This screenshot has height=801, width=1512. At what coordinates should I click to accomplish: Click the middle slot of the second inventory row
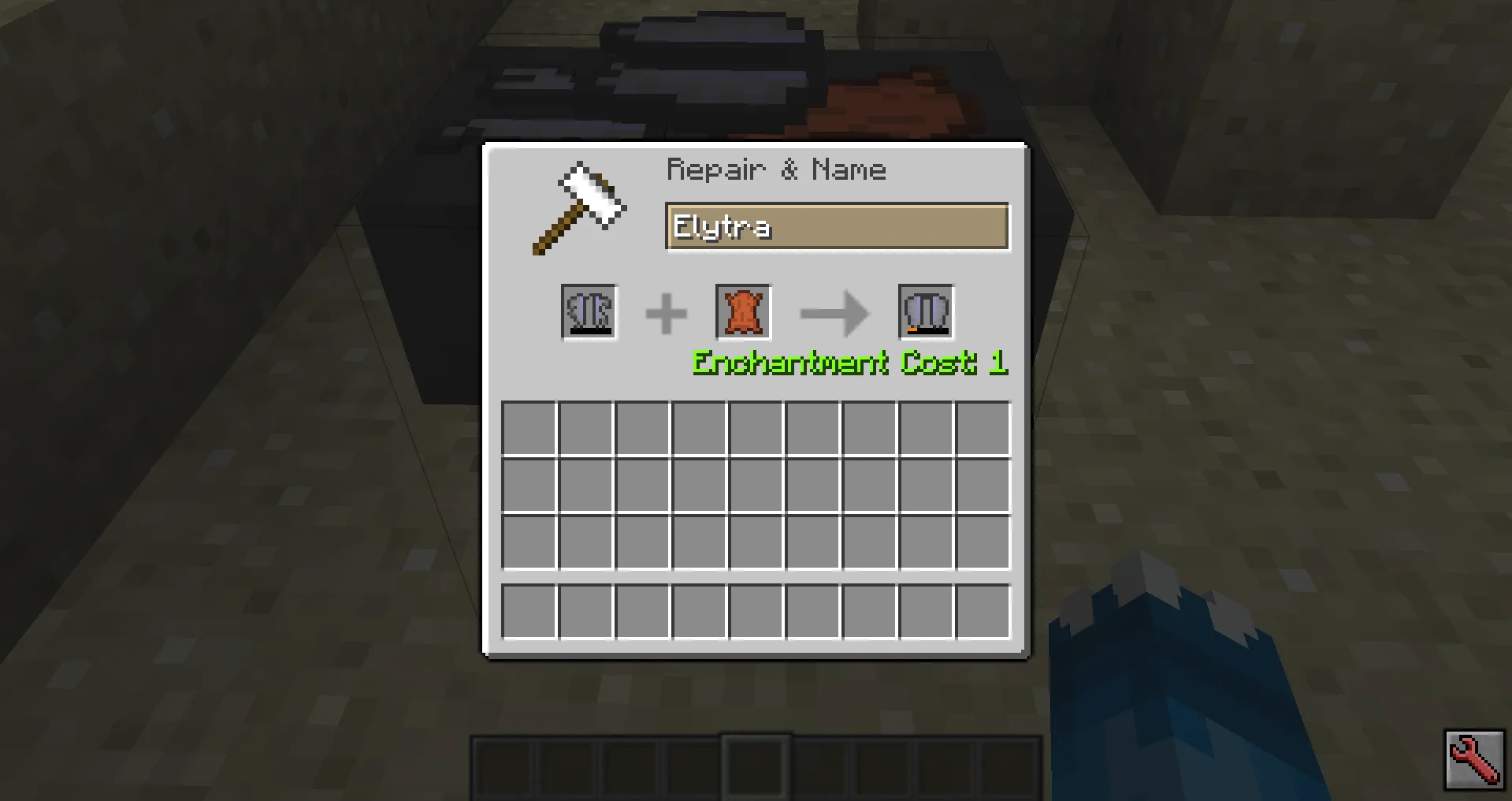pyautogui.click(x=756, y=483)
